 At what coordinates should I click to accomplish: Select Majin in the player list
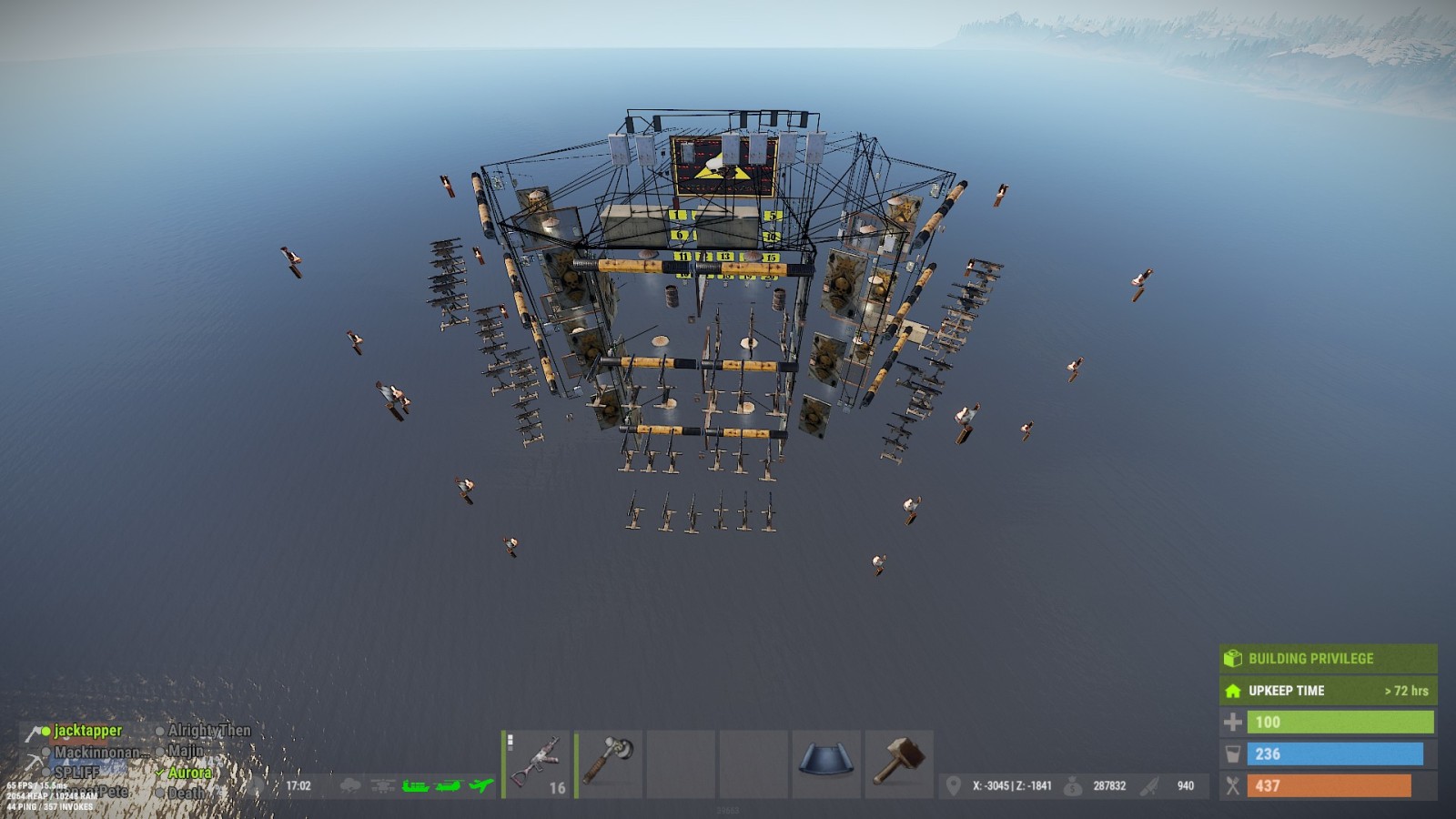click(185, 752)
